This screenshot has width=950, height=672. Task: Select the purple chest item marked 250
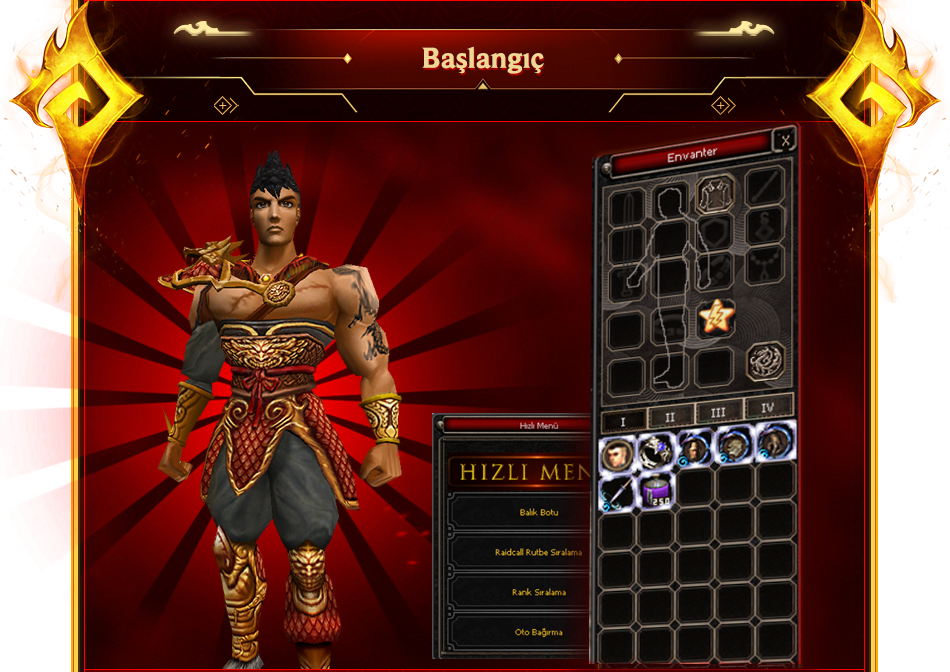click(655, 490)
